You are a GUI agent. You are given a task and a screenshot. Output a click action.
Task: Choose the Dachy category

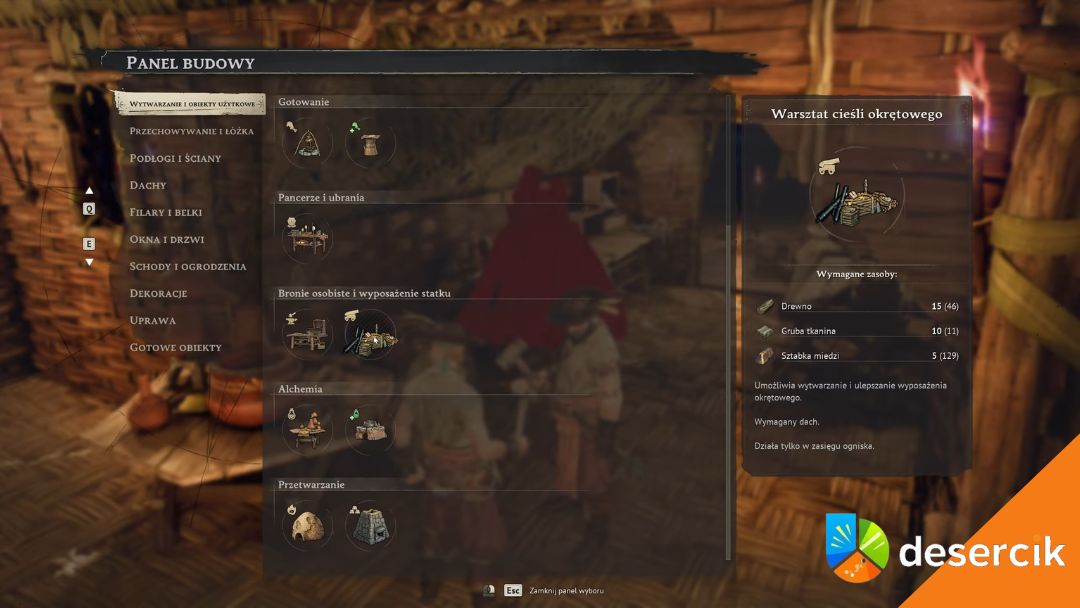148,185
